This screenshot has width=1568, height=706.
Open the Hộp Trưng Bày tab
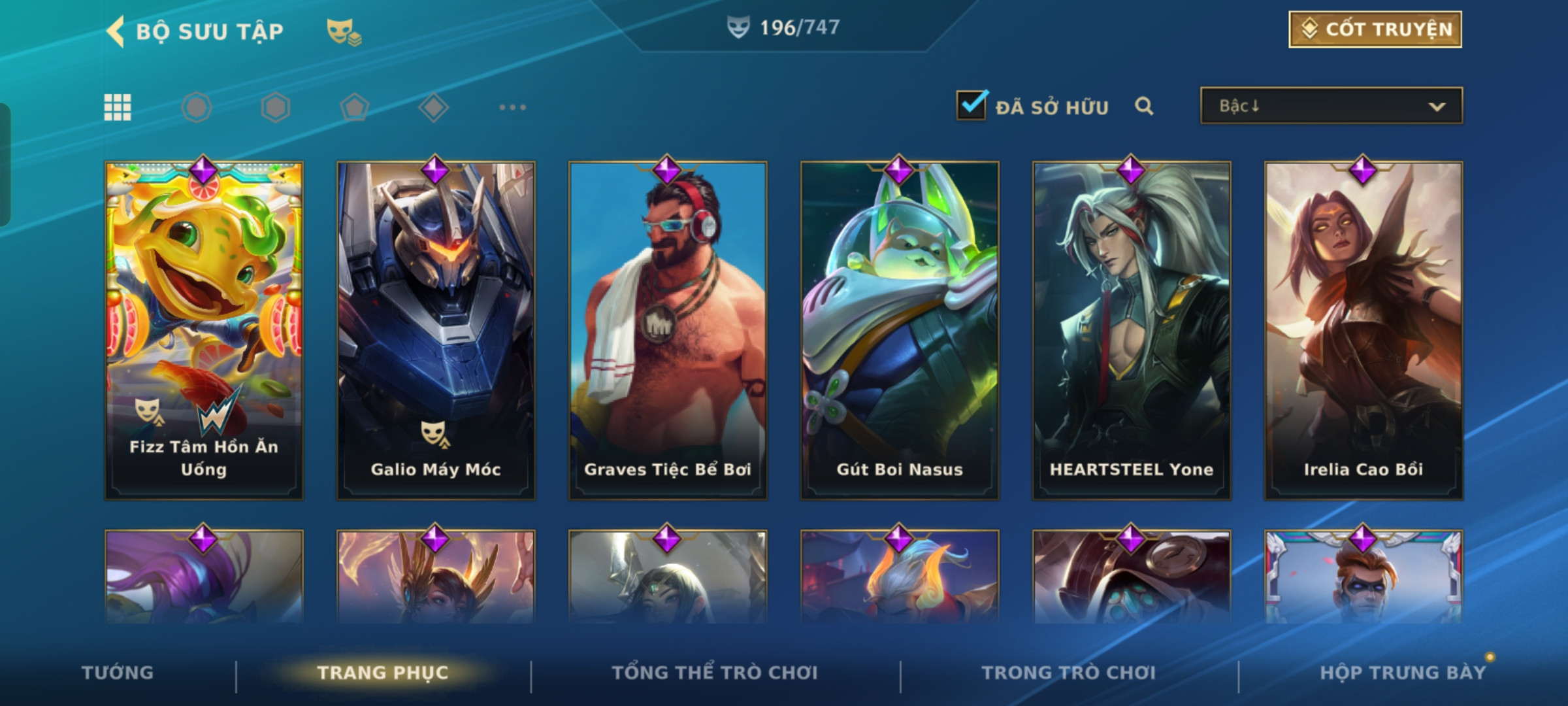[1403, 673]
